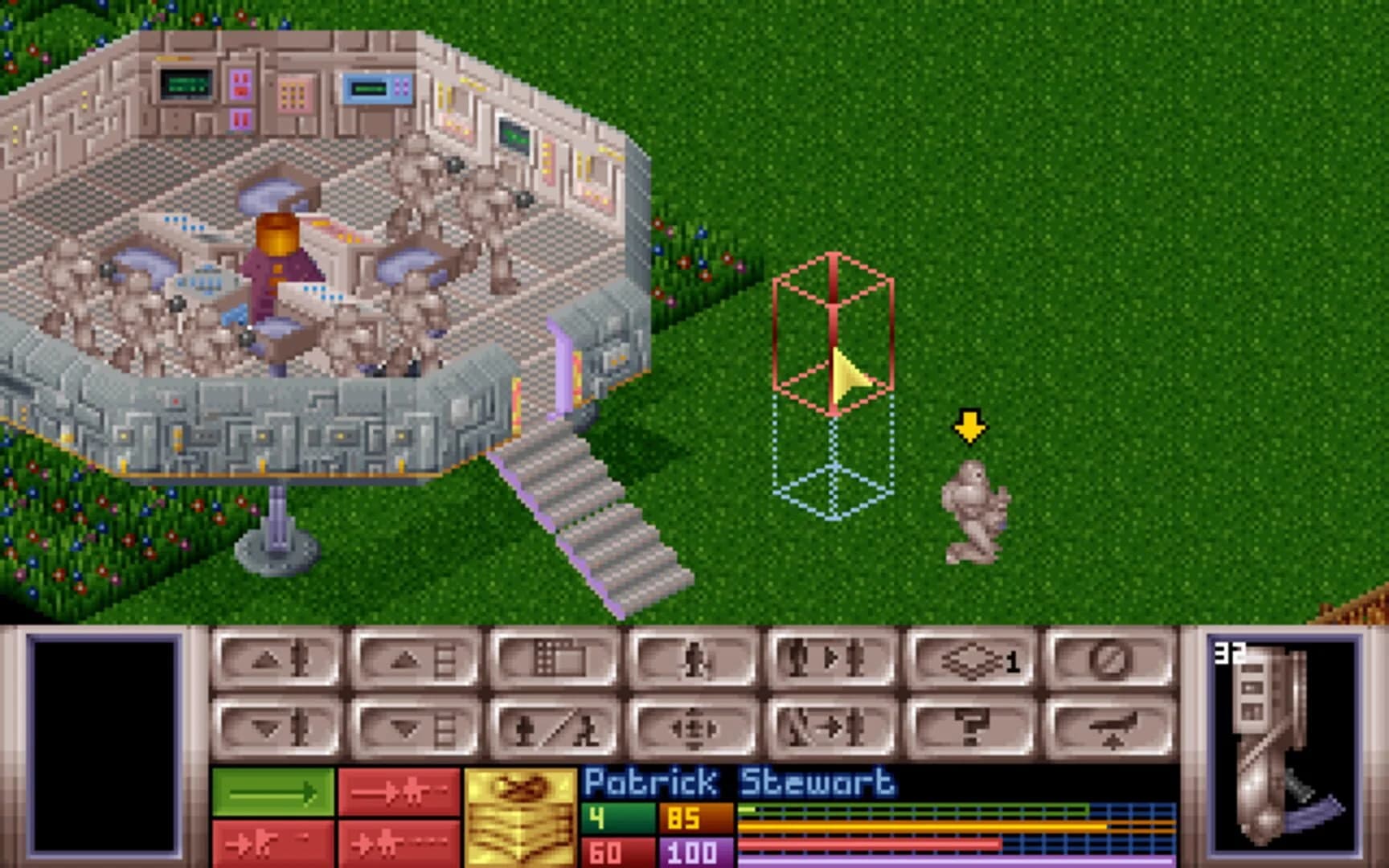
Task: Enable the no-reserve fire mode green arrow
Action: [x=273, y=792]
